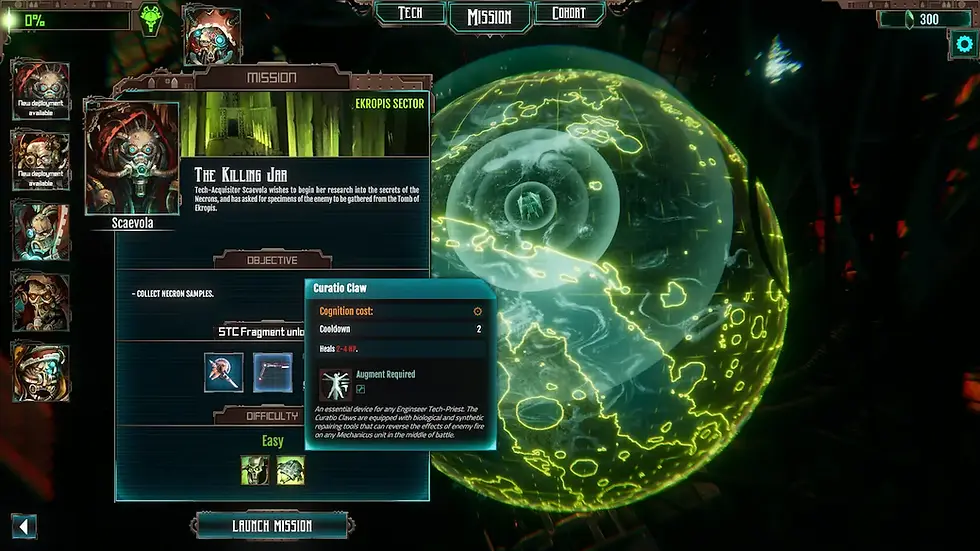Select the fifth tech-priest portrait in the left column
The width and height of the screenshot is (980, 551).
[41, 372]
